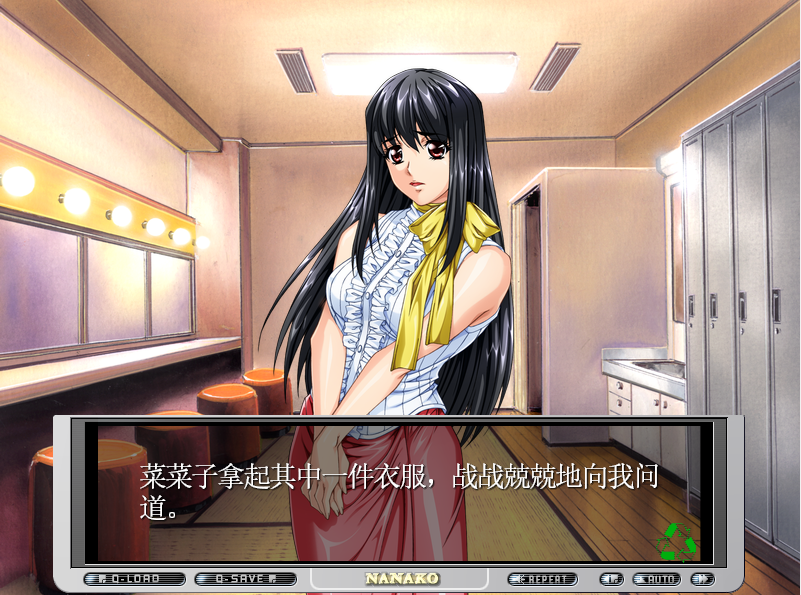The width and height of the screenshot is (801, 595).
Task: Click the Q-LOAD quick load button
Action: (135, 579)
